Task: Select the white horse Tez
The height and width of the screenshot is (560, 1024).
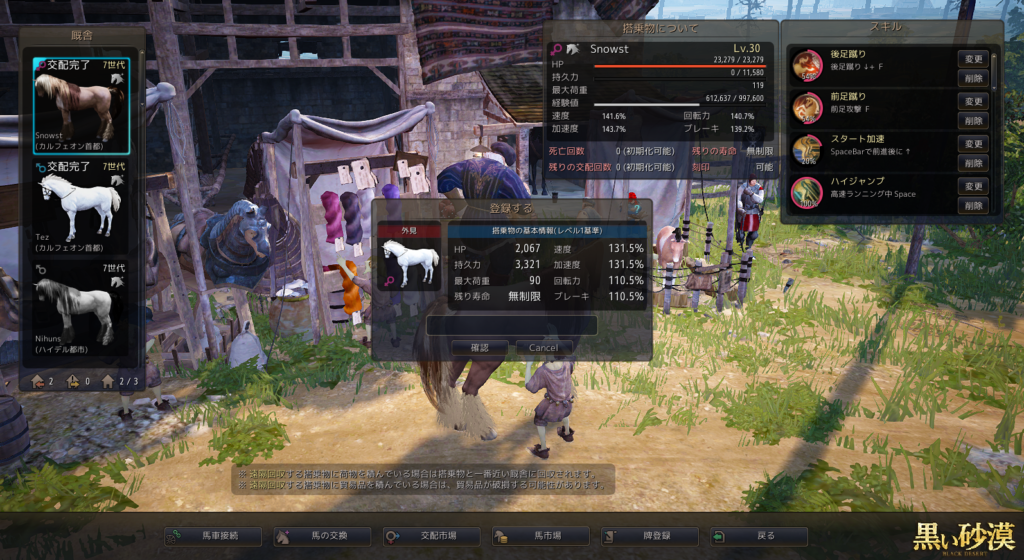Action: [82, 205]
